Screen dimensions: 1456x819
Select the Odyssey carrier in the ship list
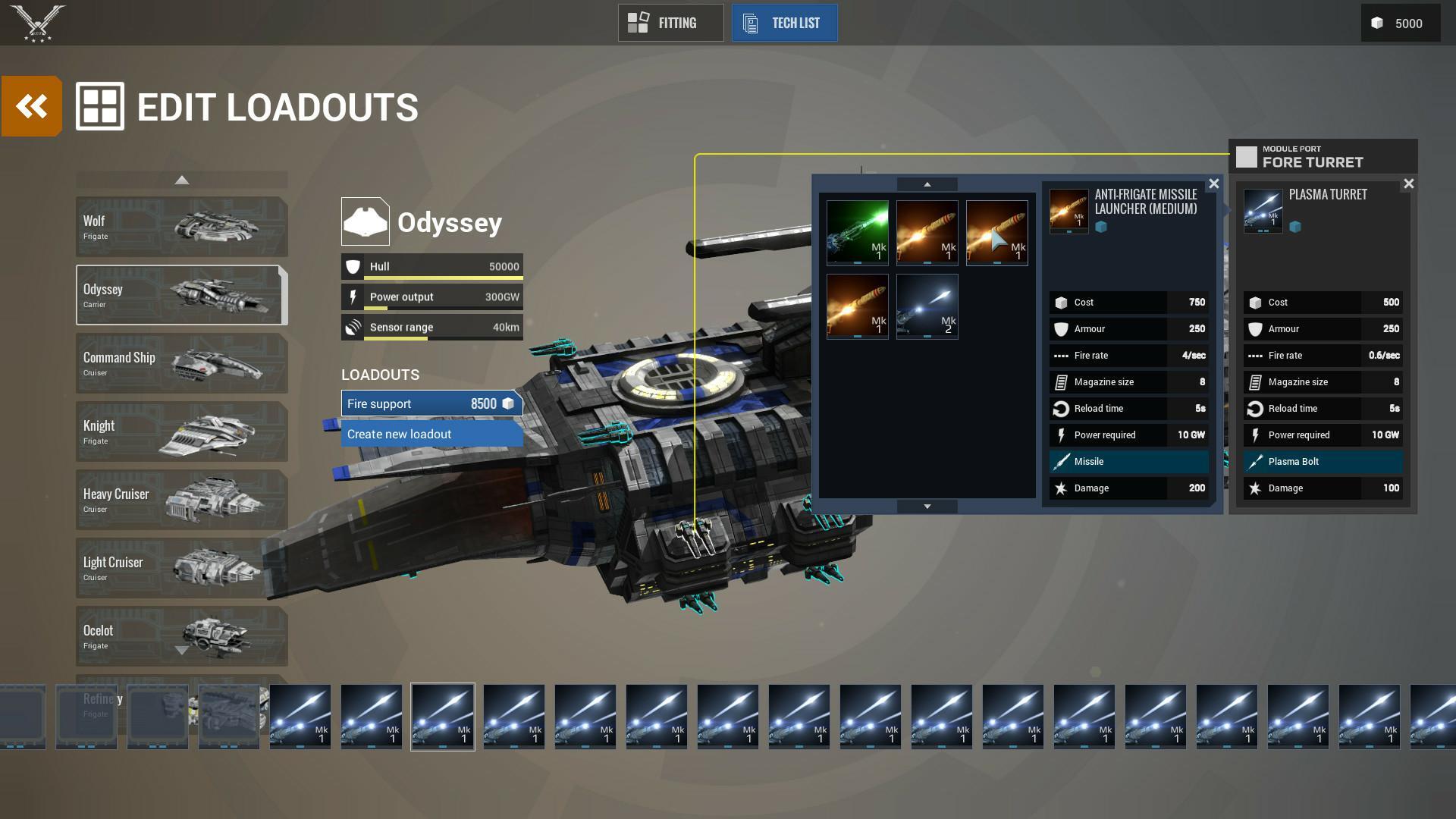coord(181,295)
